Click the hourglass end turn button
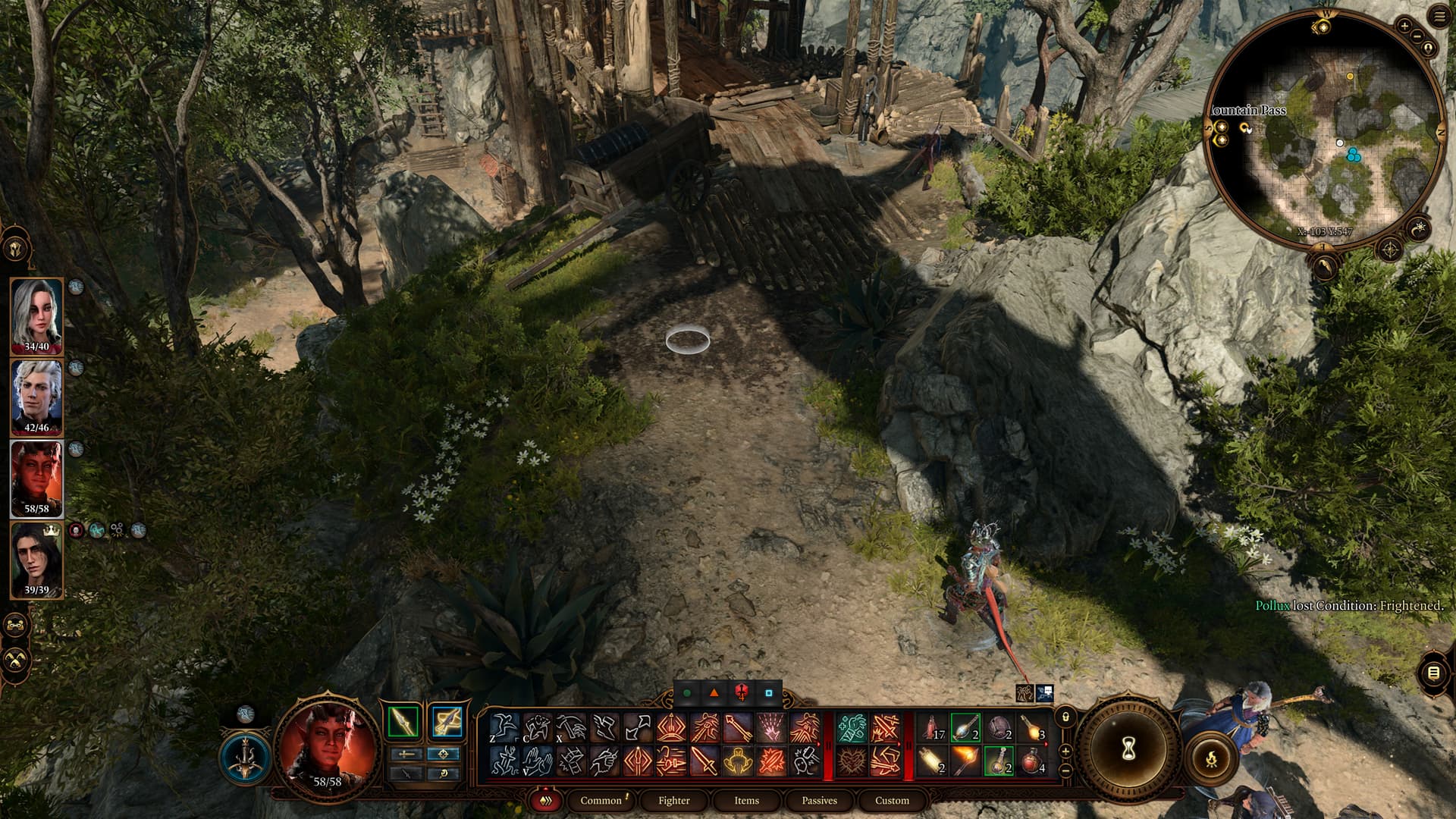This screenshot has height=819, width=1456. tap(1128, 749)
